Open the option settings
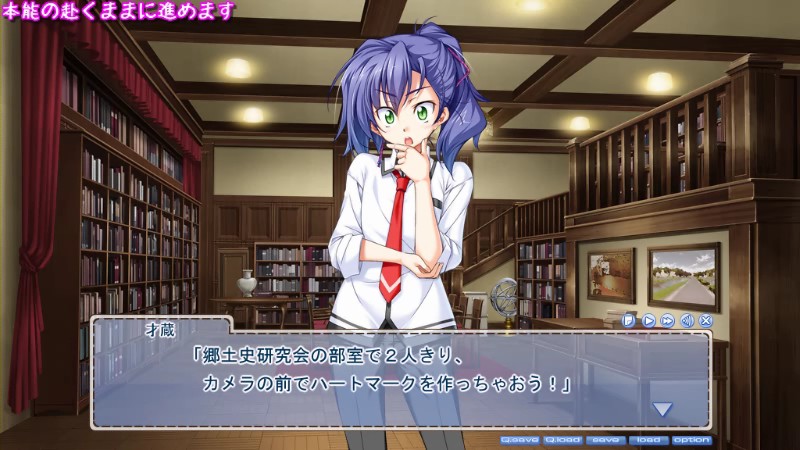This screenshot has width=800, height=450. [x=691, y=439]
